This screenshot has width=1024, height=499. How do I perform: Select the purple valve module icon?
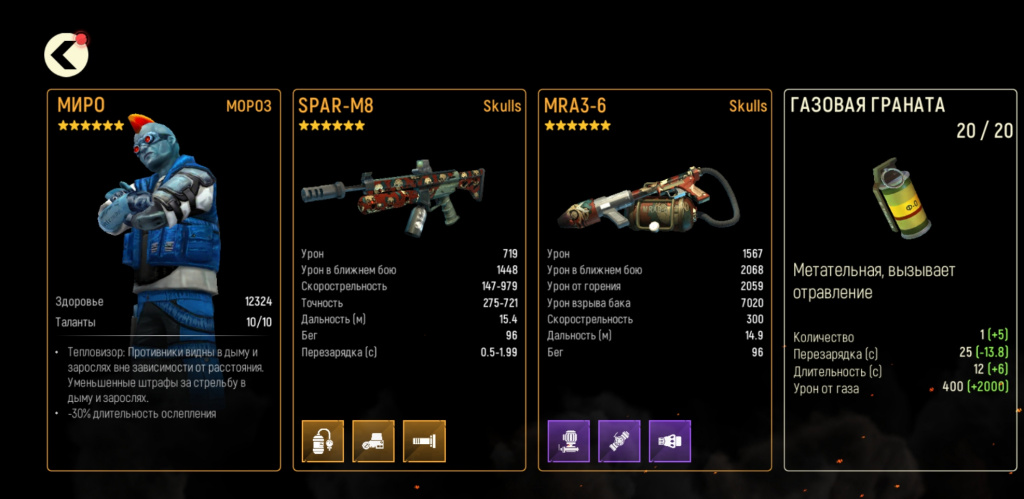click(x=619, y=441)
